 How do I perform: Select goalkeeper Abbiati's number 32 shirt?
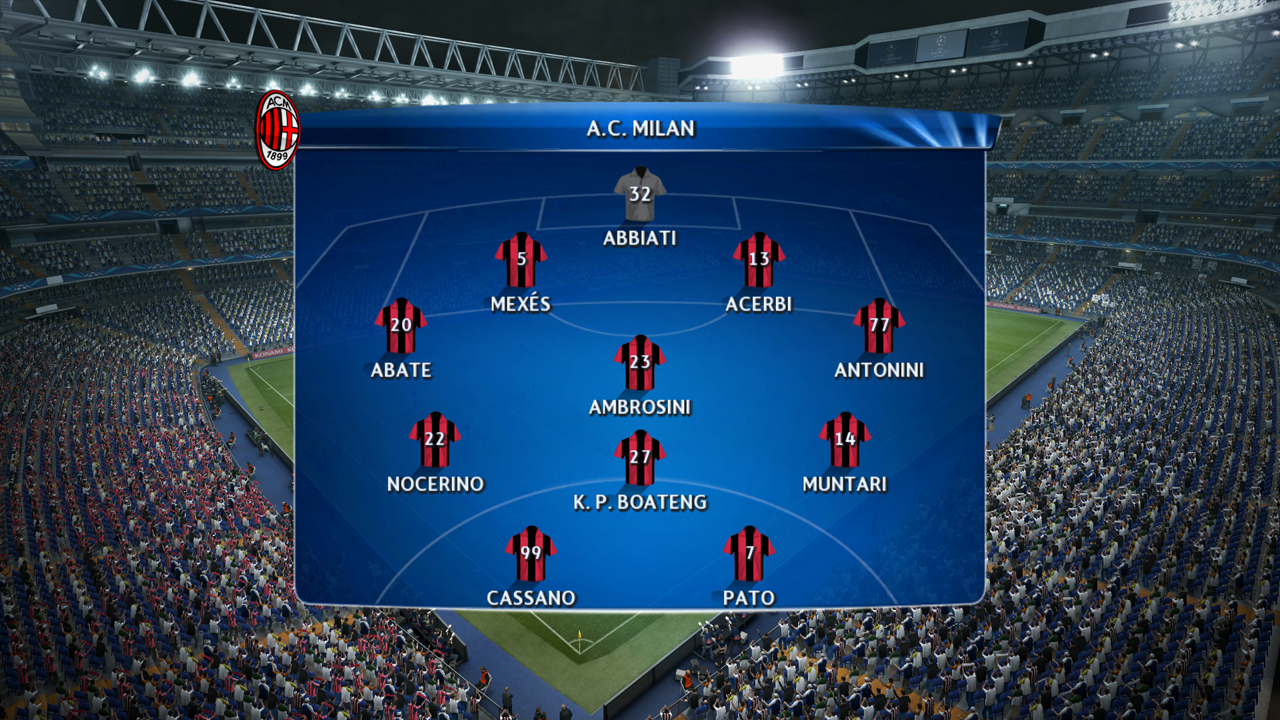coord(640,196)
